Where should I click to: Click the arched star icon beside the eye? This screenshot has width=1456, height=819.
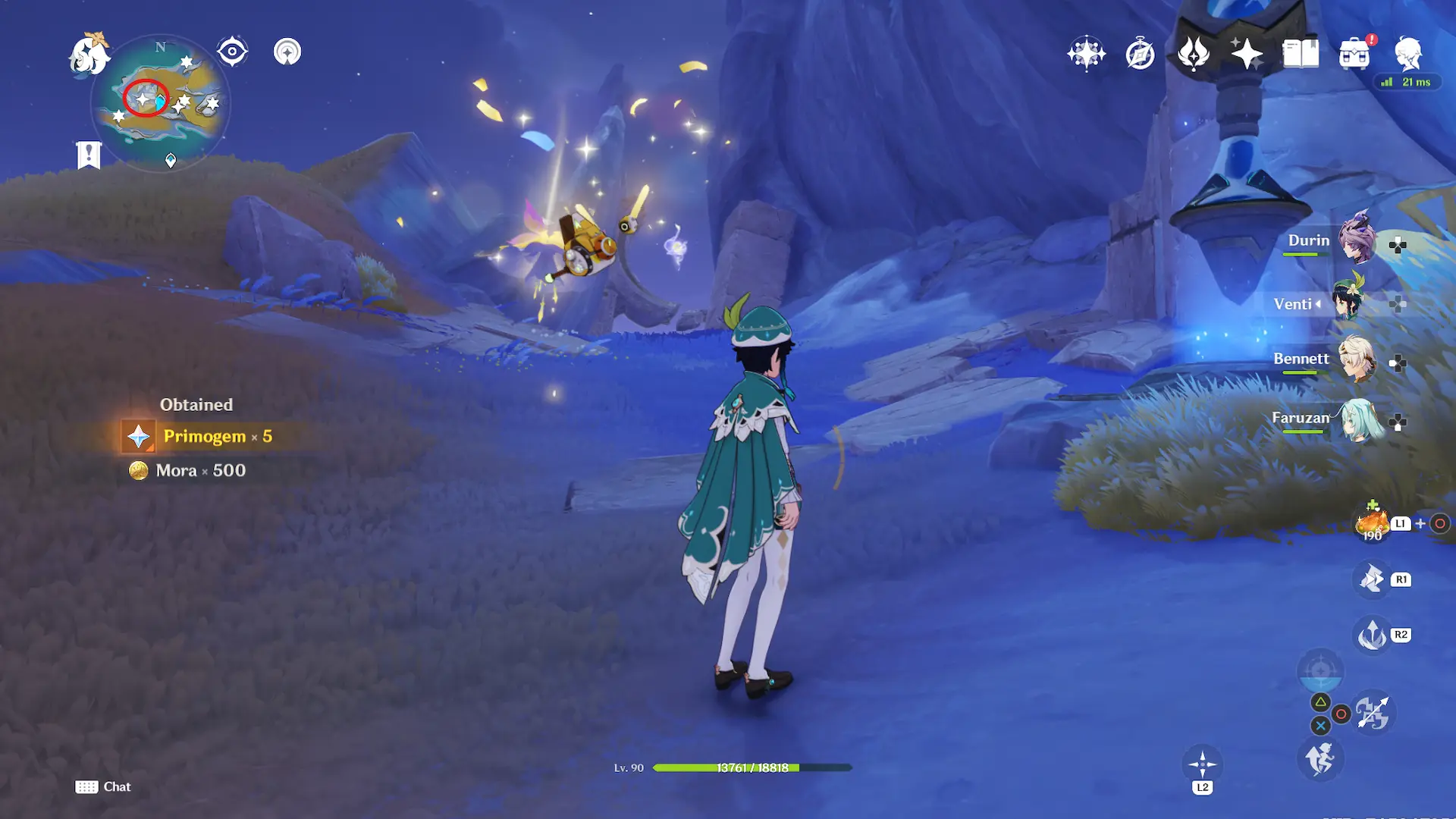(287, 52)
